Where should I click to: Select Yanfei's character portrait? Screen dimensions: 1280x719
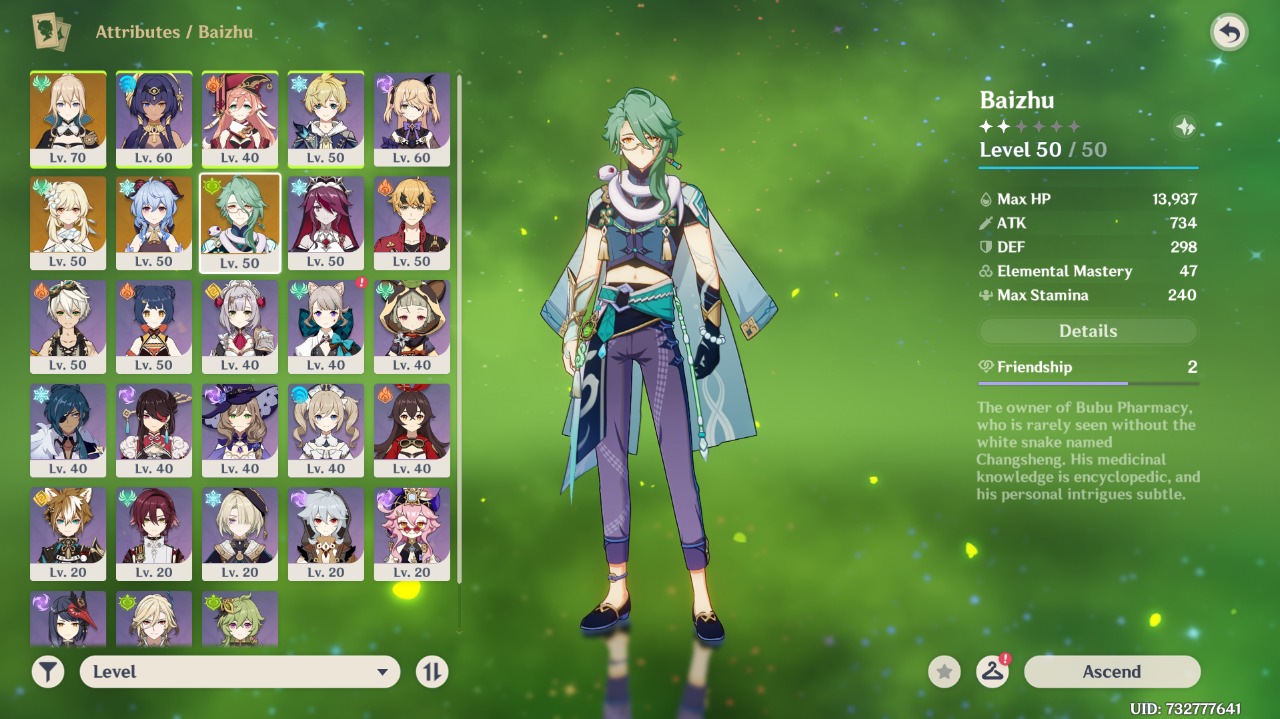pos(240,118)
